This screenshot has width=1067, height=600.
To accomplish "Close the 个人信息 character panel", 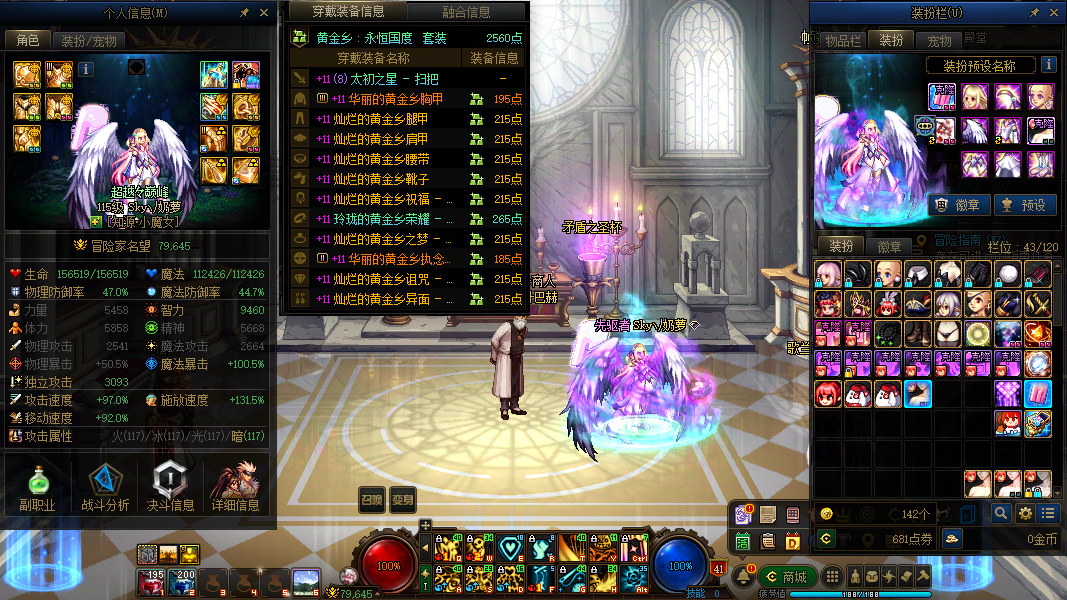I will point(264,13).
